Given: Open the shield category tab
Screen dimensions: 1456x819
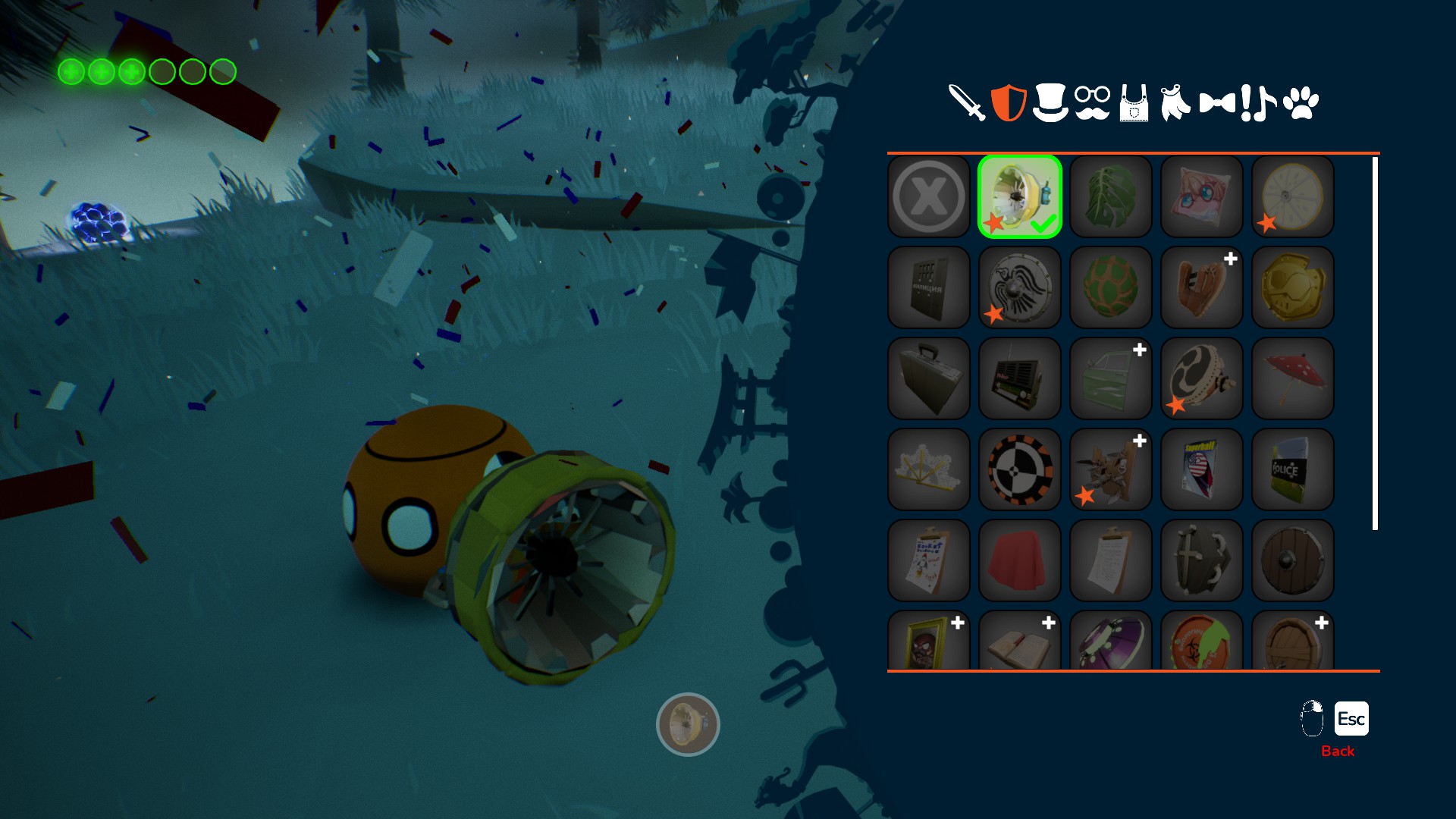Looking at the screenshot, I should click(1009, 103).
